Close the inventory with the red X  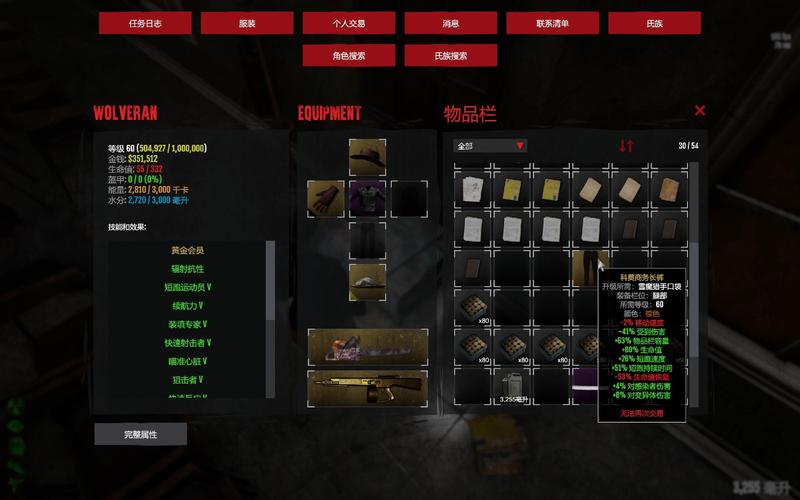pos(700,111)
